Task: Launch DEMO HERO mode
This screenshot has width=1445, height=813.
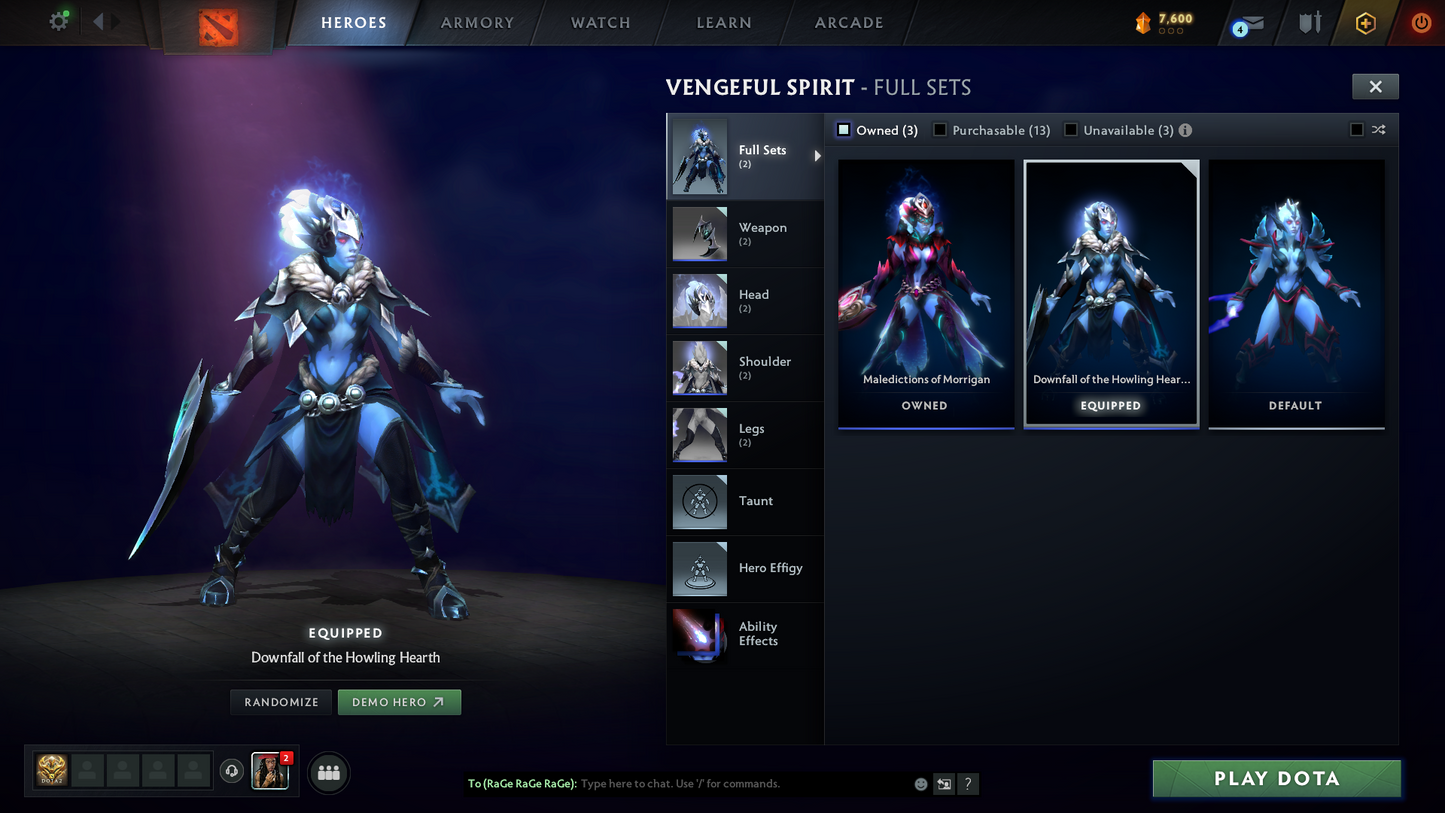Action: [399, 702]
